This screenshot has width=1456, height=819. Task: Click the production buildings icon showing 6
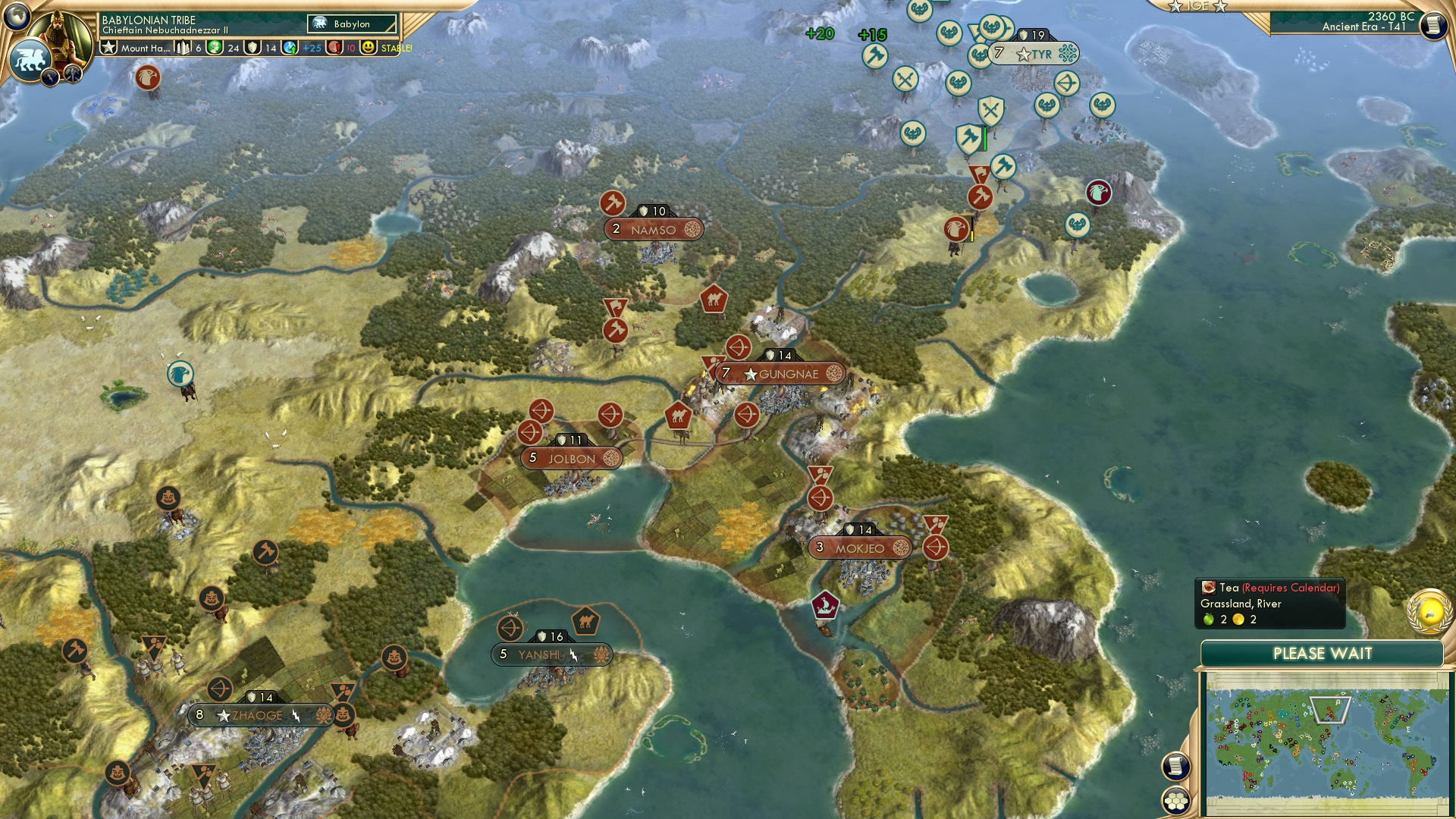pos(182,46)
